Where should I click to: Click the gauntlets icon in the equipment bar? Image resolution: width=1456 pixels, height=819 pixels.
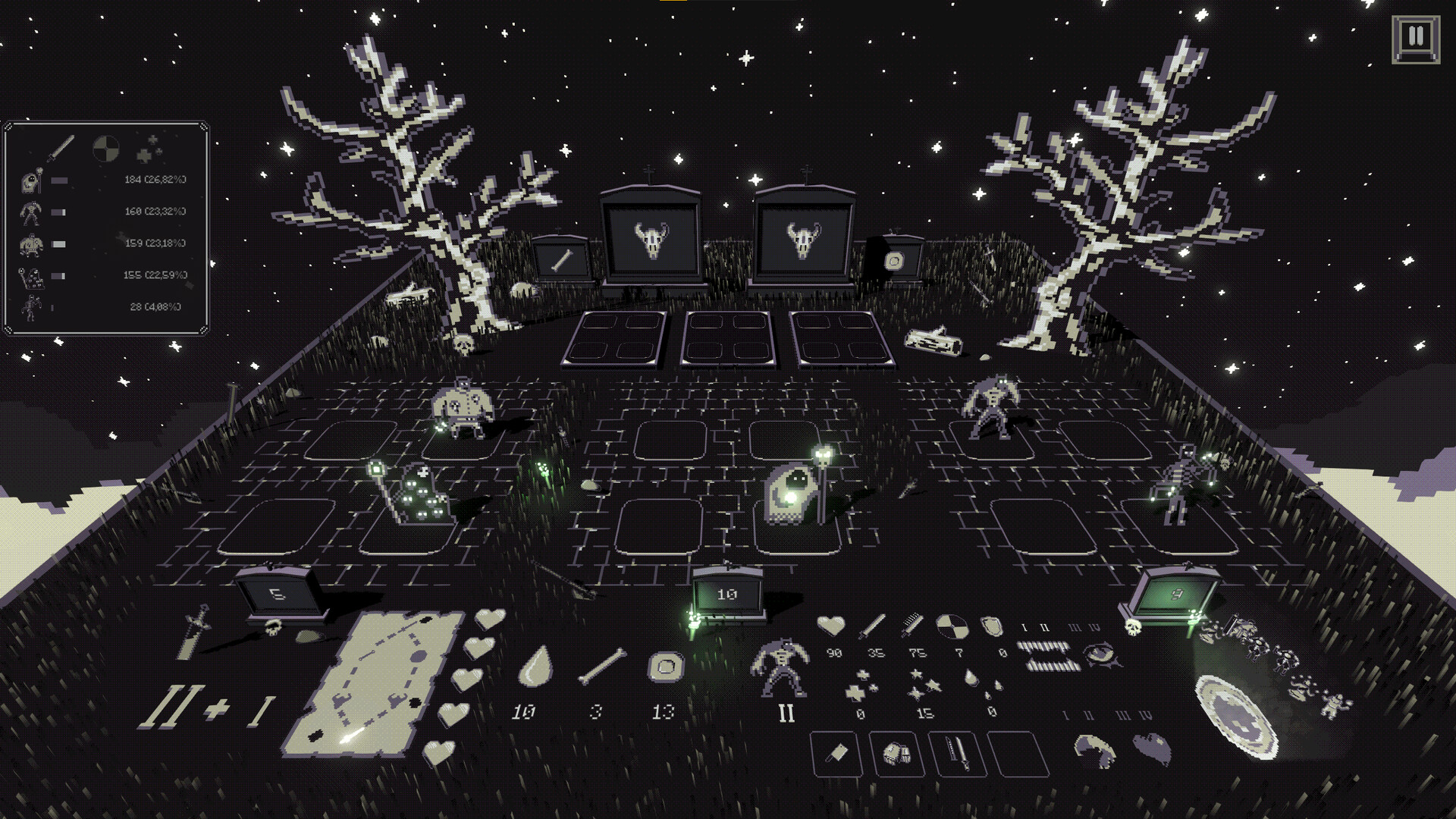click(x=896, y=755)
